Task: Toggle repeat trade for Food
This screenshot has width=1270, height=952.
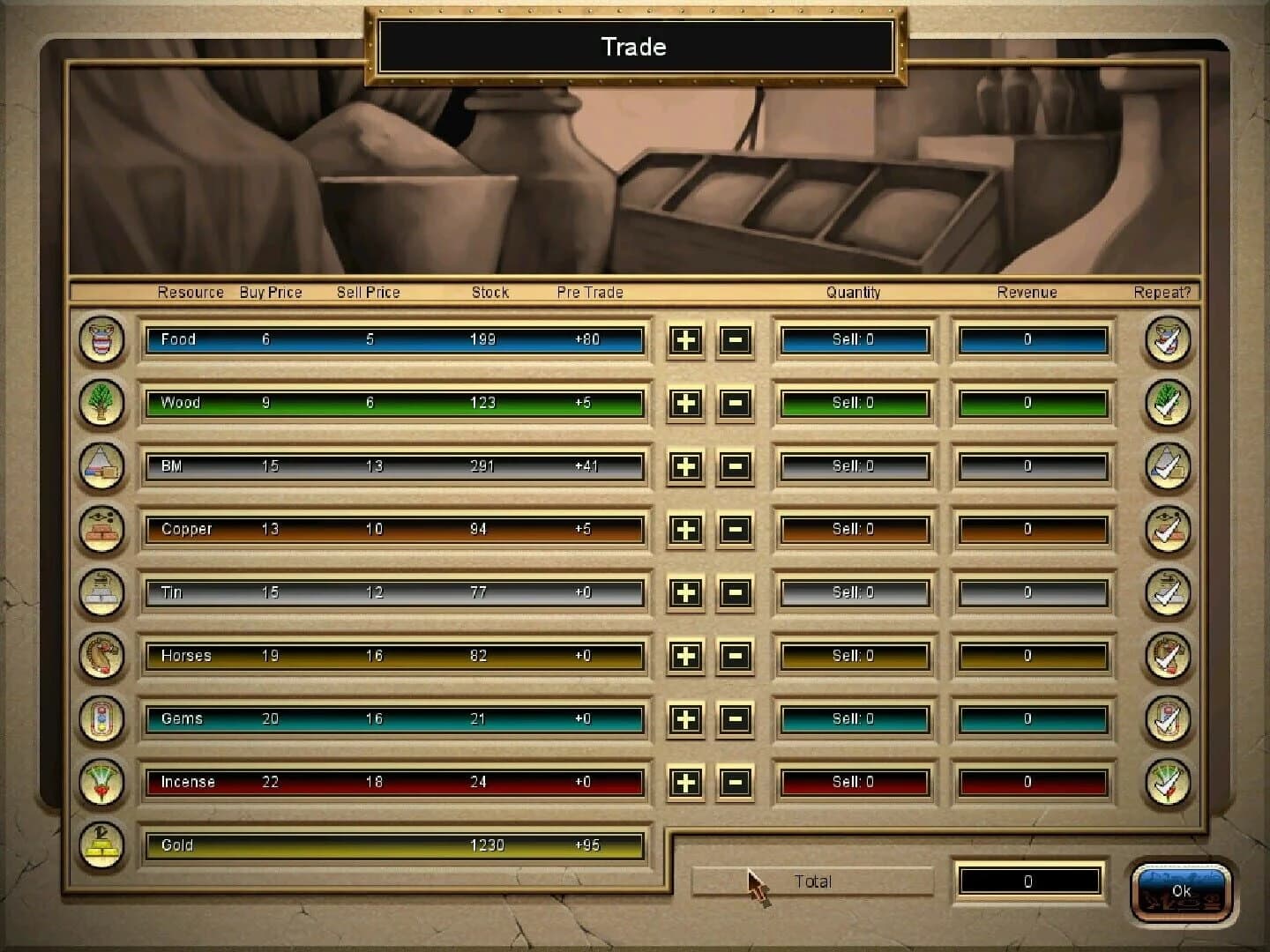Action: (x=1168, y=340)
